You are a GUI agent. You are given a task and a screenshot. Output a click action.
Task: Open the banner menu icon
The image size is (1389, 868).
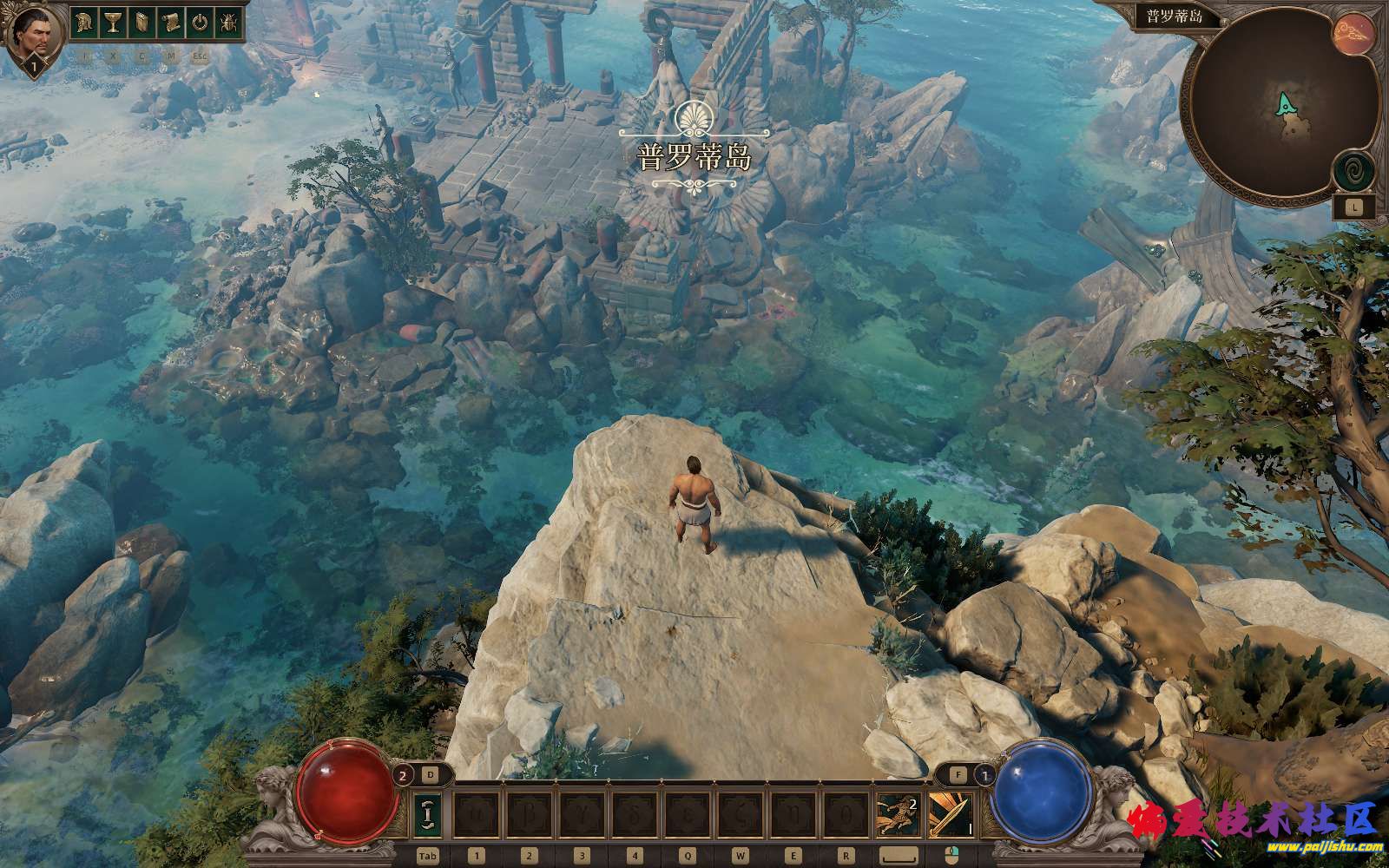point(142,23)
